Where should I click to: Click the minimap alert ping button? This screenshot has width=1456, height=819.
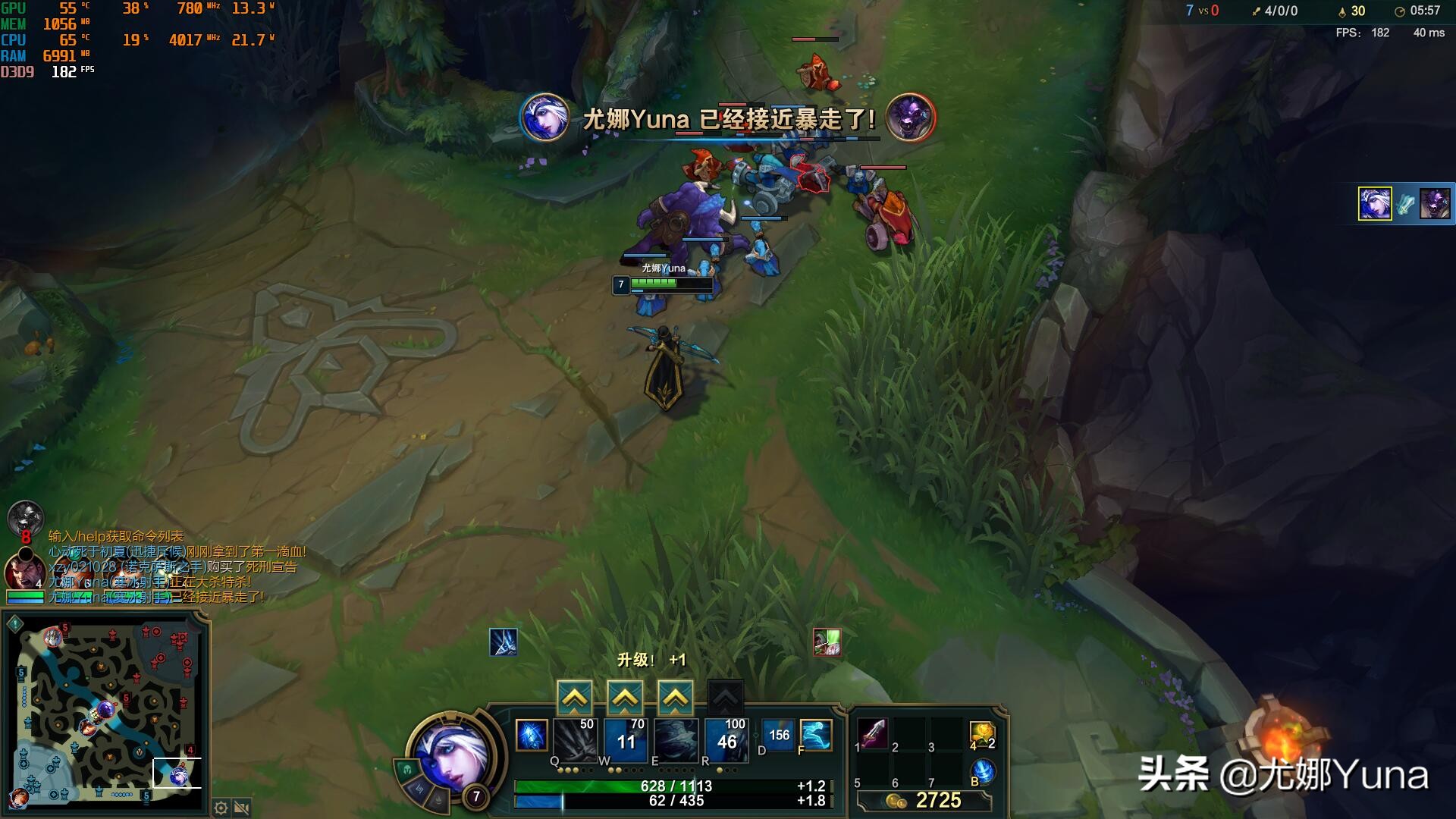[x=15, y=624]
